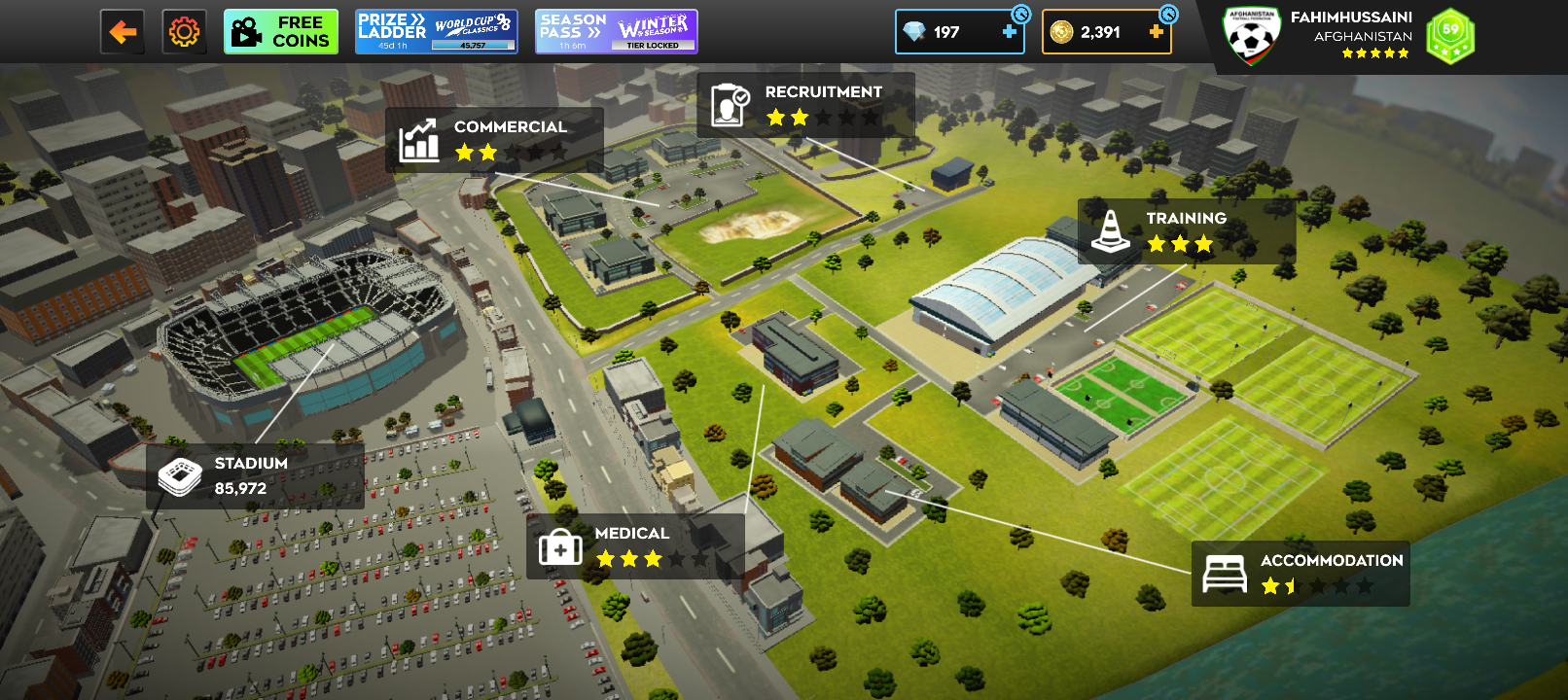Open settings via the gear icon

click(x=184, y=32)
